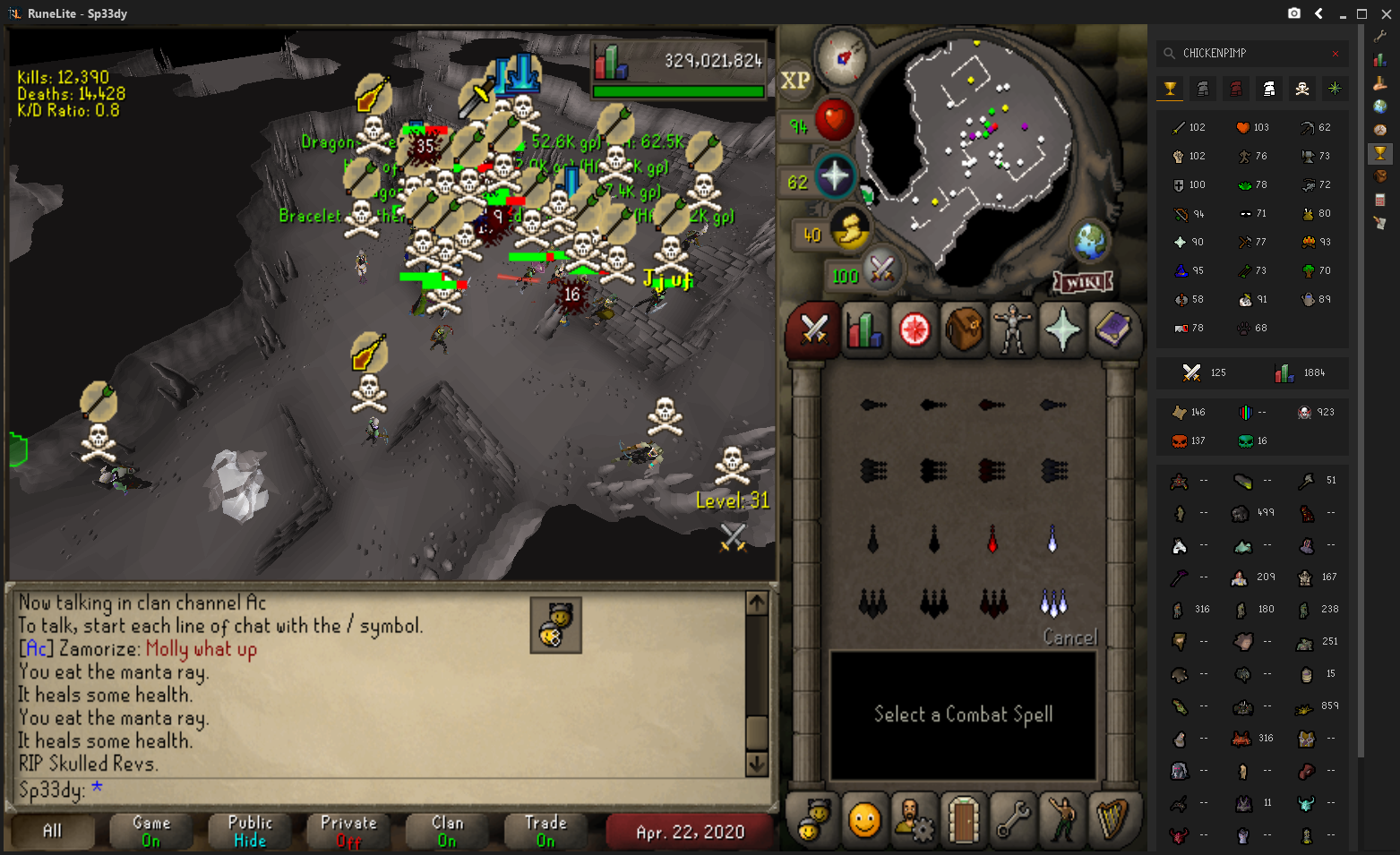Switch chat filter to All
The width and height of the screenshot is (1400, 855).
53,831
